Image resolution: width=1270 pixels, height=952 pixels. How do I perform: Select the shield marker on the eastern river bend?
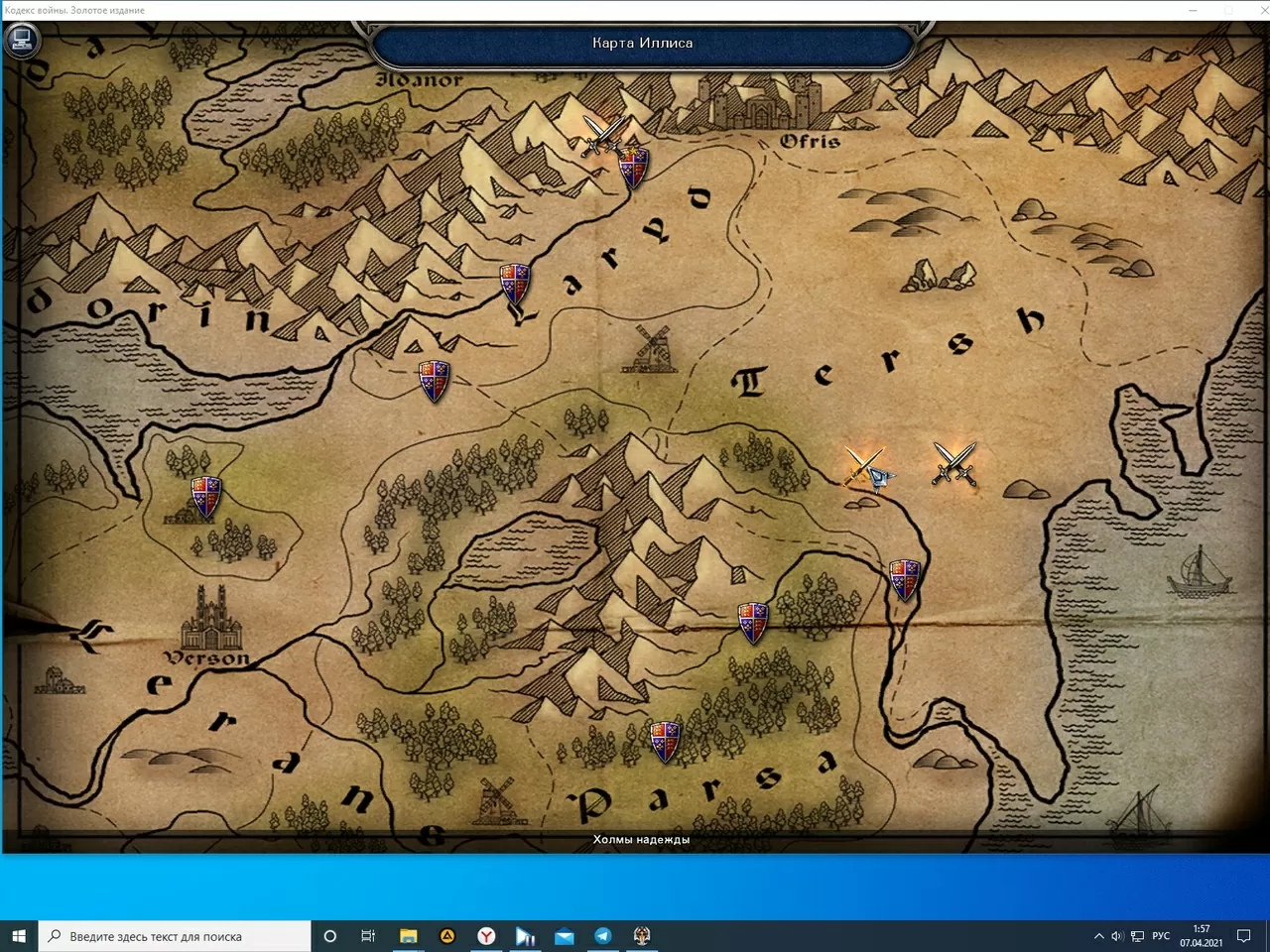tap(904, 579)
